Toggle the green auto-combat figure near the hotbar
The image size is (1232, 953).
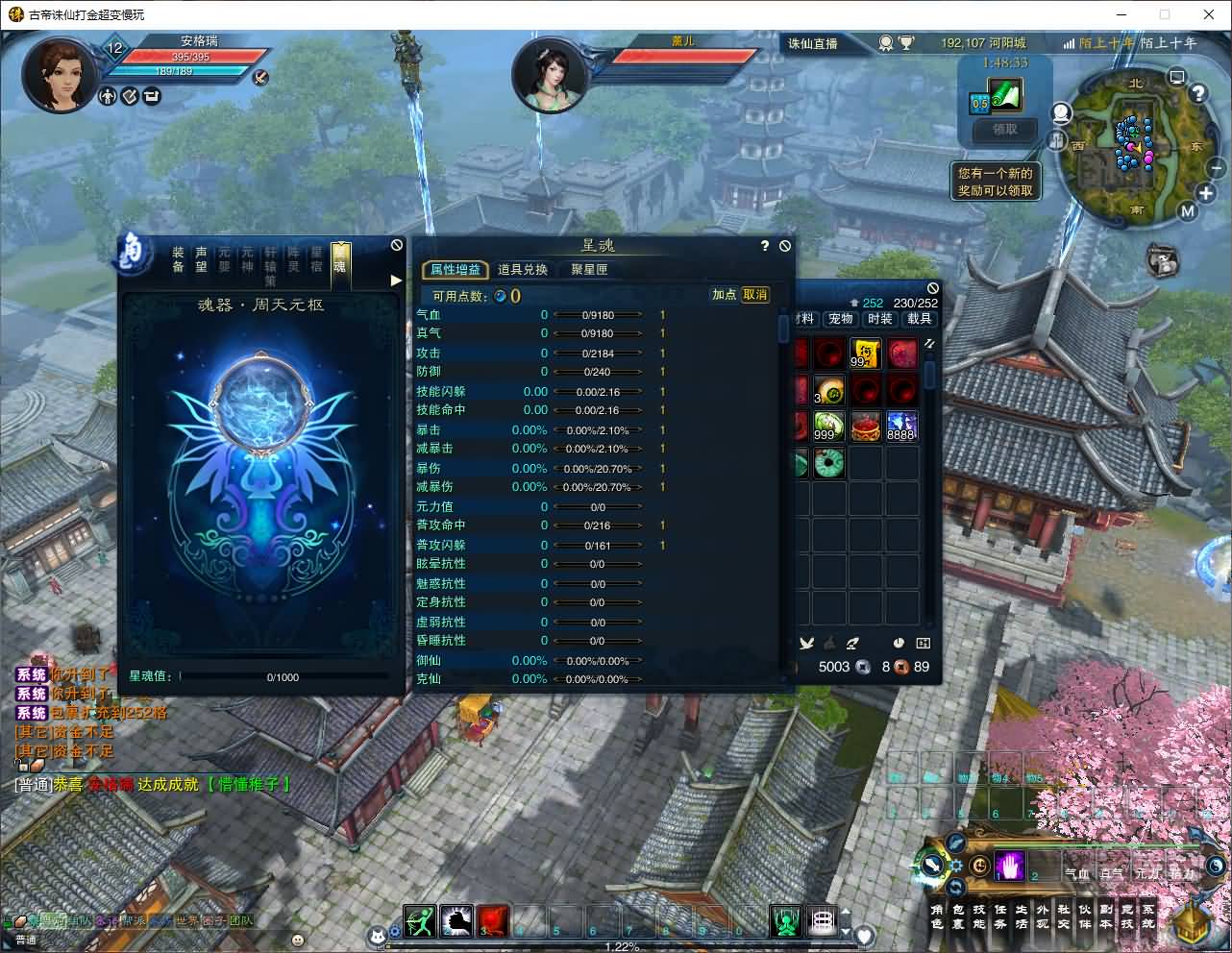(786, 920)
